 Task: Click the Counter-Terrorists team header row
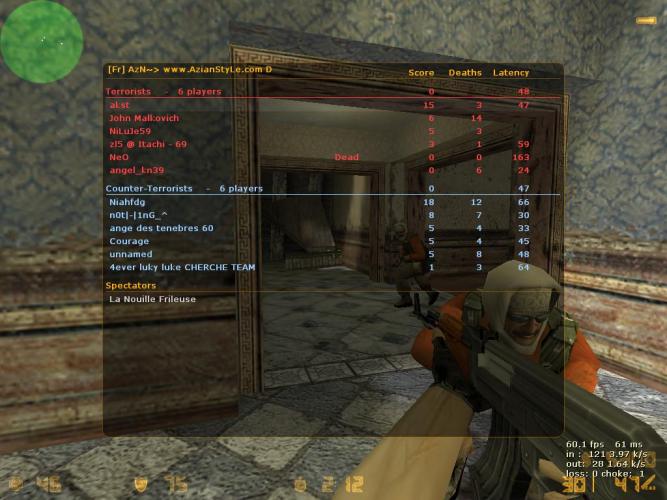(x=184, y=188)
